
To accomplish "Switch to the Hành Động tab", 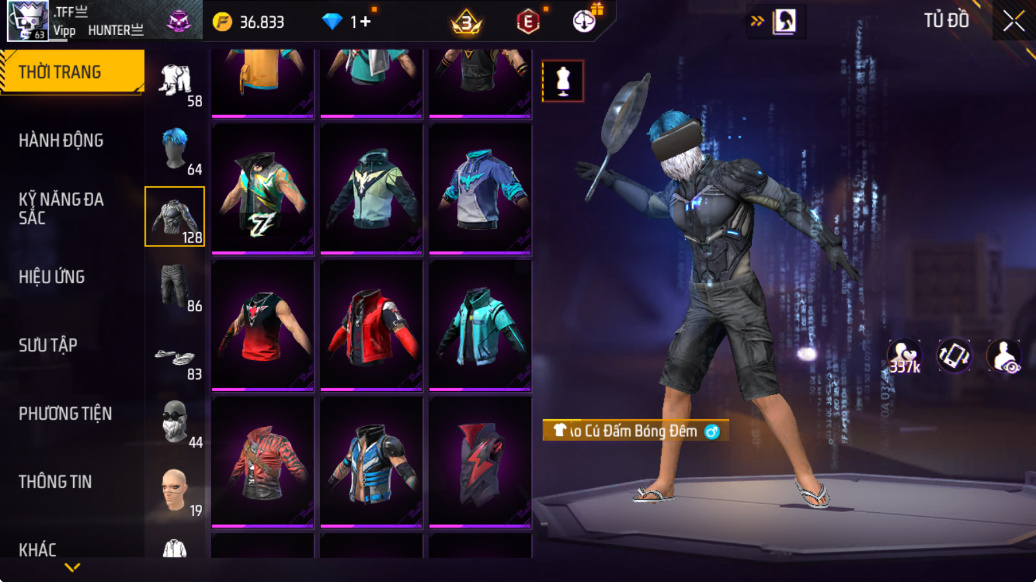I will click(x=61, y=141).
